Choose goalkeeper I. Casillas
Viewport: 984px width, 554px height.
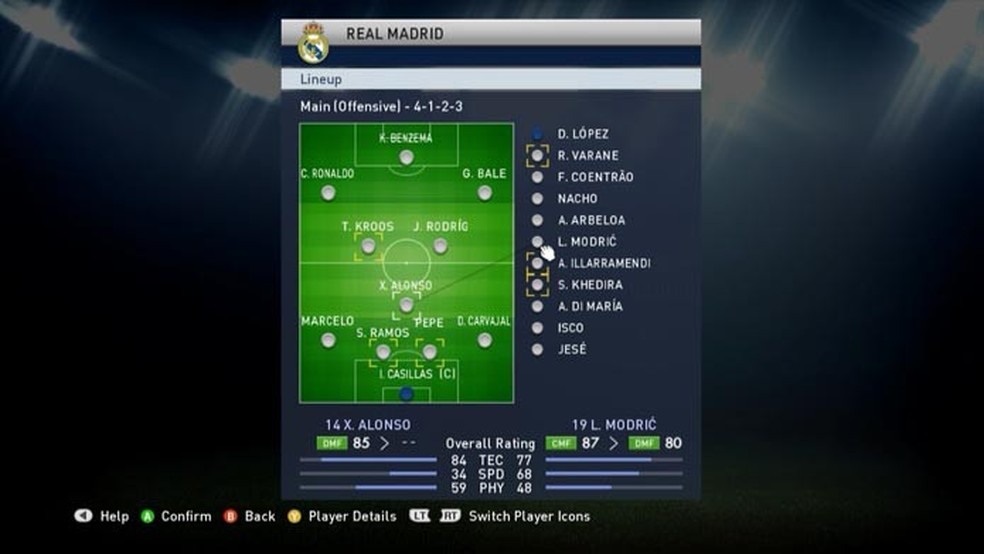[406, 393]
